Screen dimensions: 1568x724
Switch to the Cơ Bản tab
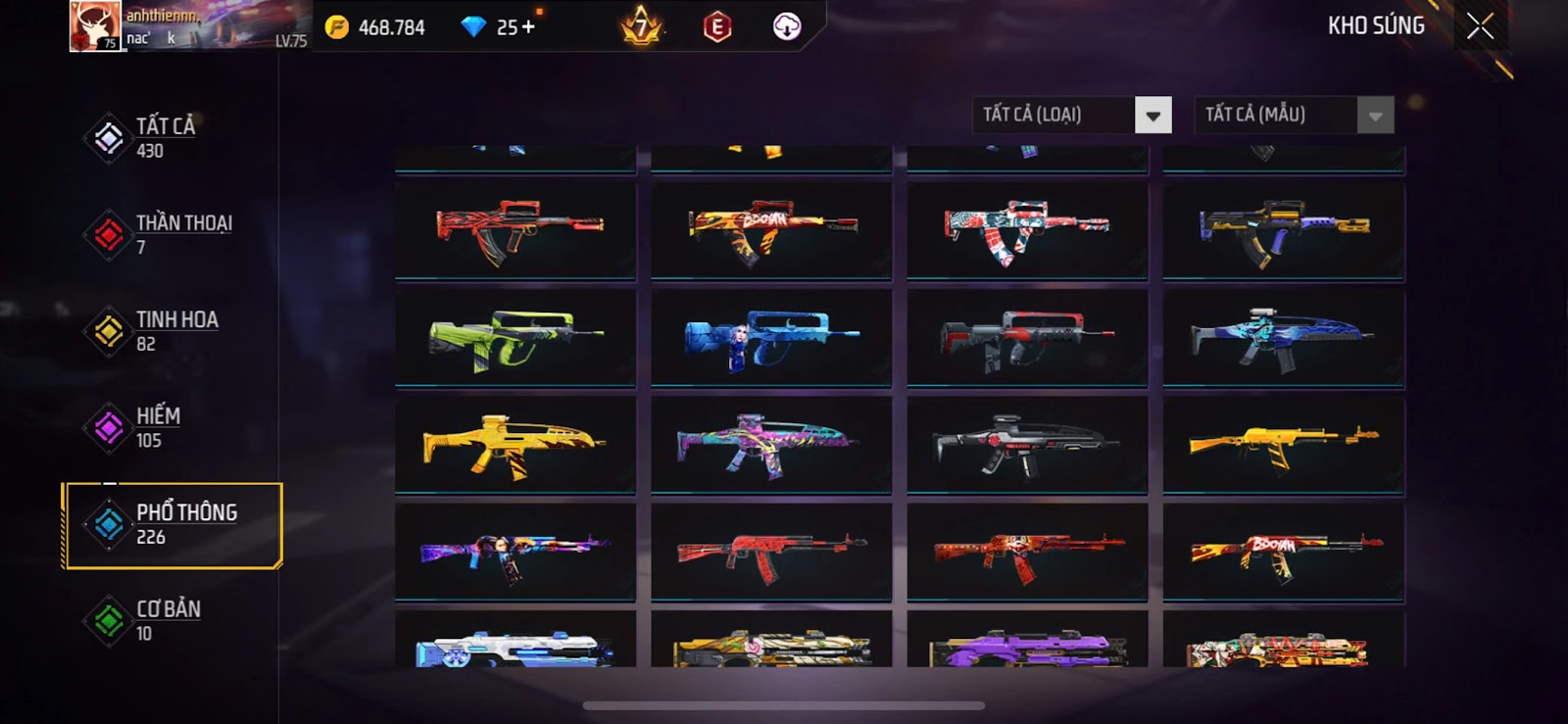coord(167,620)
